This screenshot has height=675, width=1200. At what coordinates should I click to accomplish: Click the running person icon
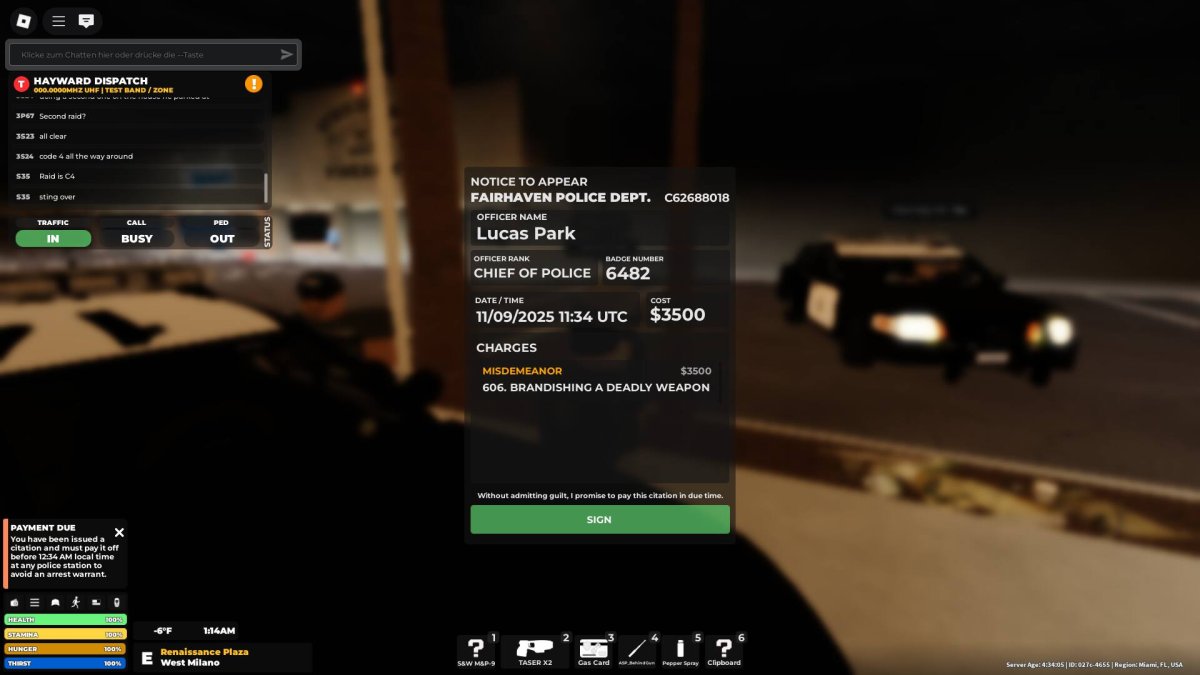click(x=76, y=602)
